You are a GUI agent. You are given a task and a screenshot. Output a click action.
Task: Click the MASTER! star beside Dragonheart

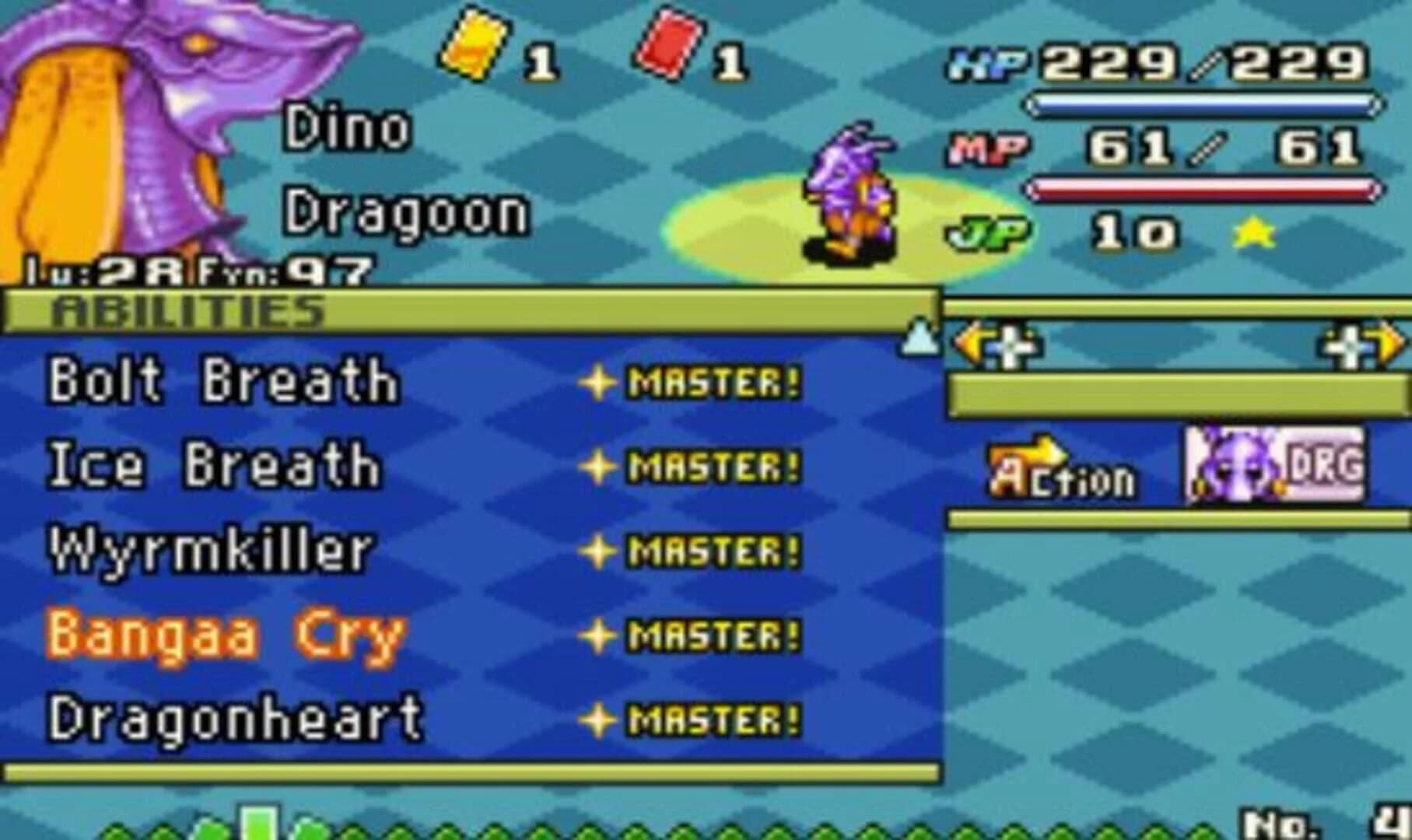pyautogui.click(x=599, y=719)
